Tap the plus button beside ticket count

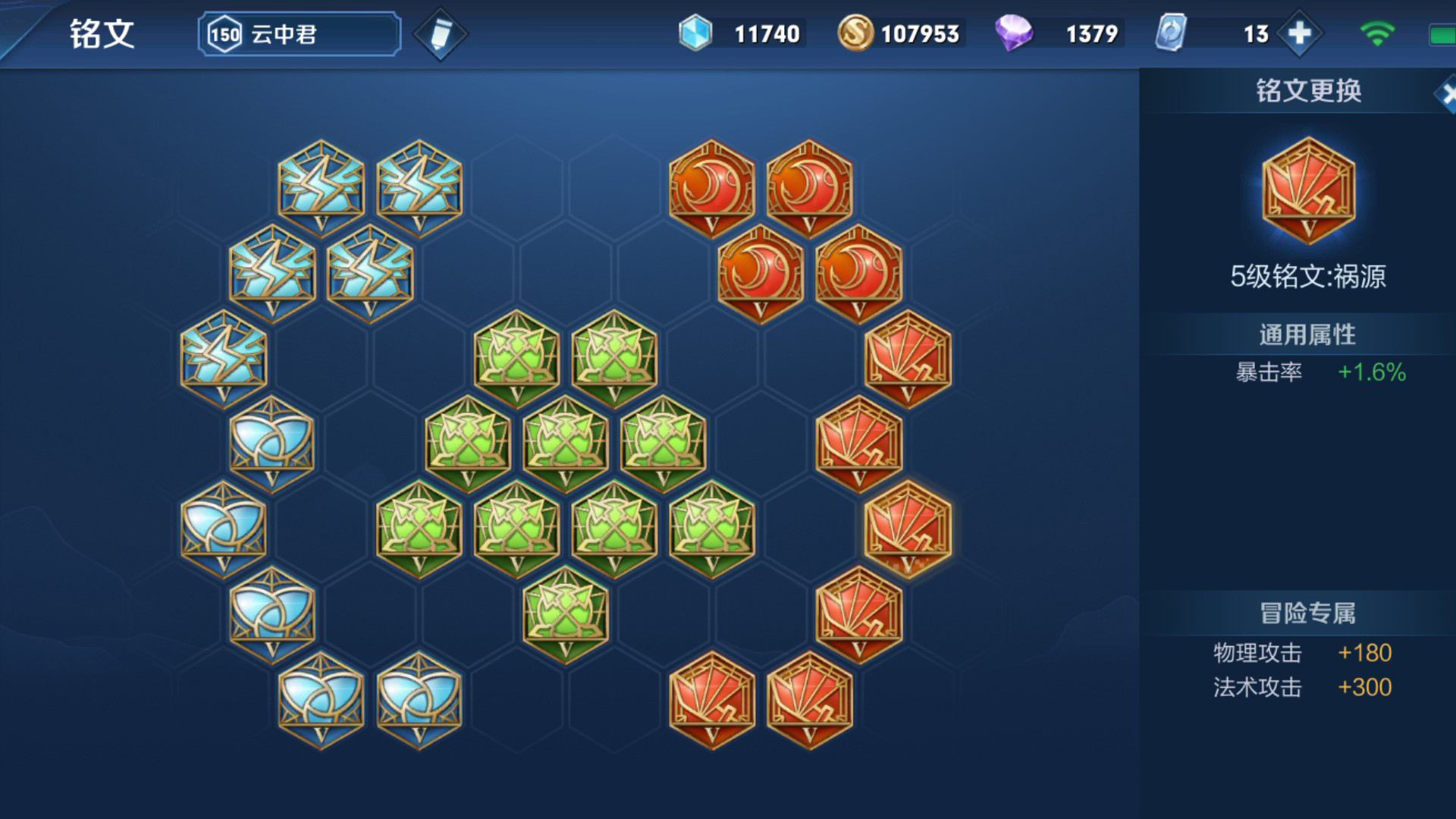coord(1299,33)
